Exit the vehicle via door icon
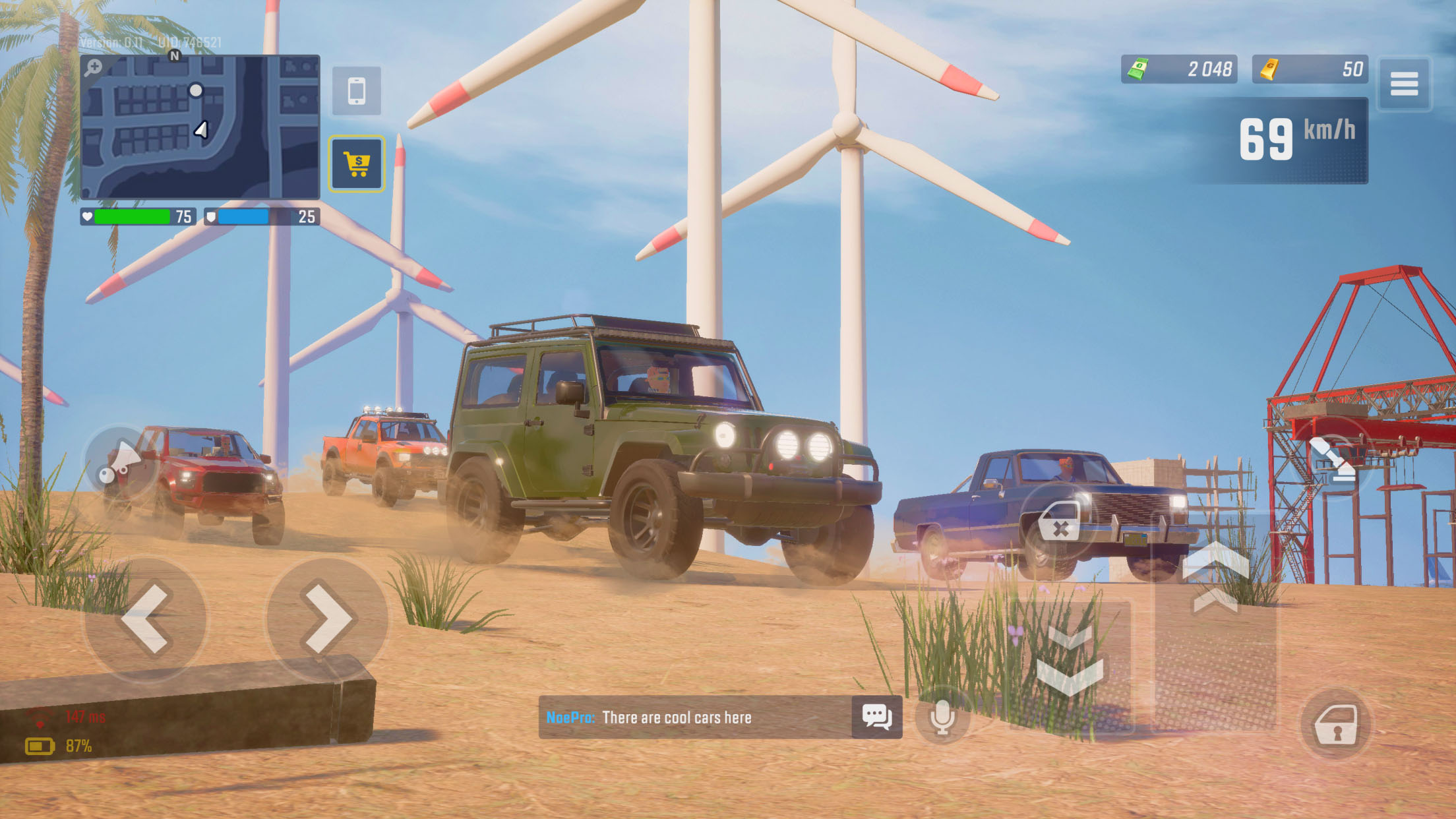1456x819 pixels. tap(1060, 521)
